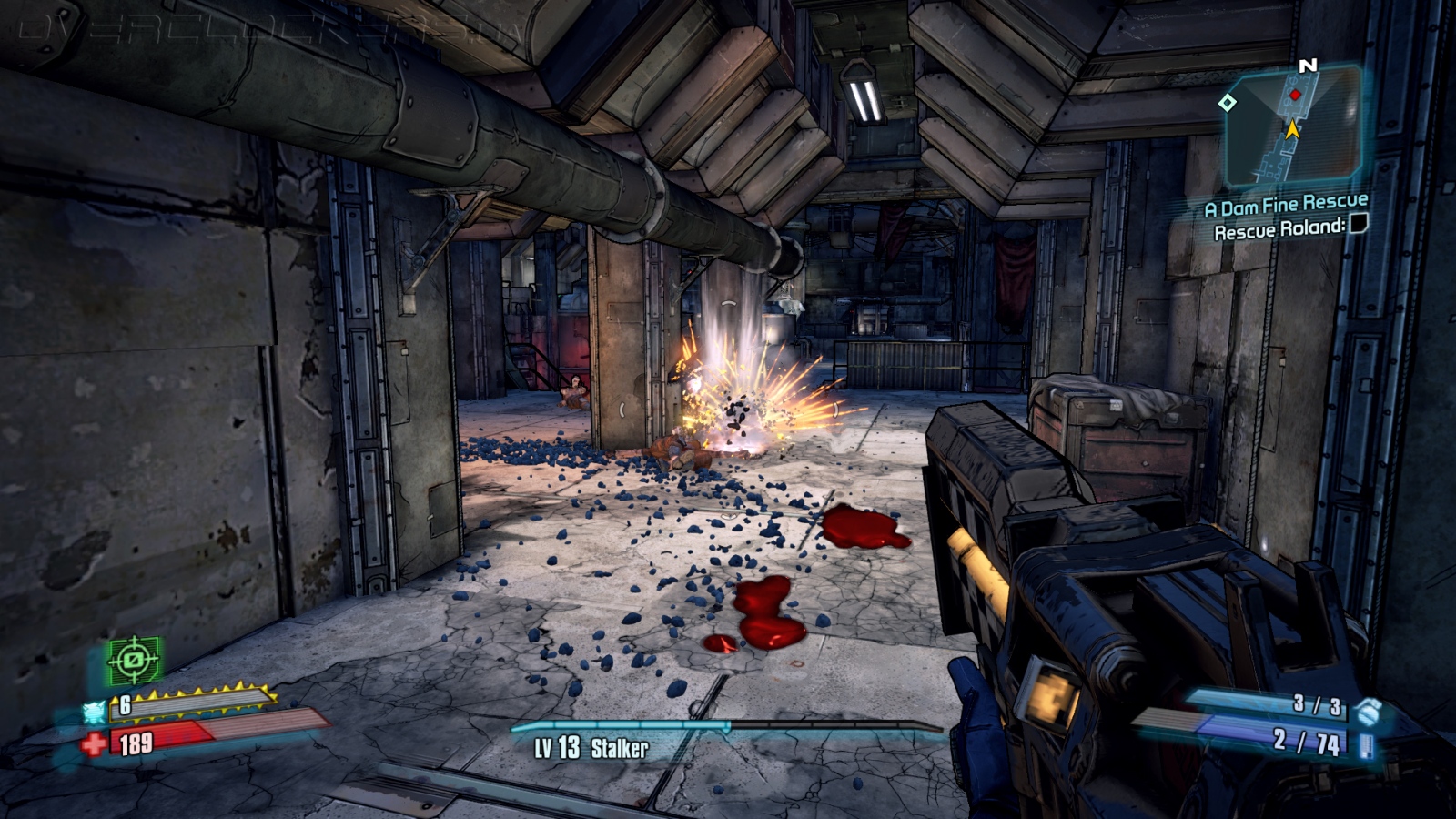Select the A Dam Fine Rescue quest tracker
This screenshot has width=1456, height=819.
pos(1286,206)
